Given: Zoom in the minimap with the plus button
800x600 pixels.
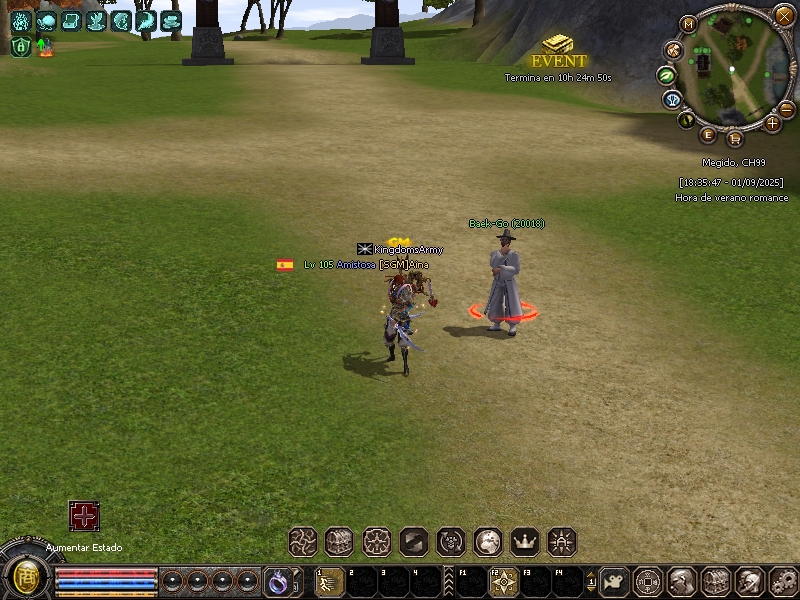Looking at the screenshot, I should 772,123.
